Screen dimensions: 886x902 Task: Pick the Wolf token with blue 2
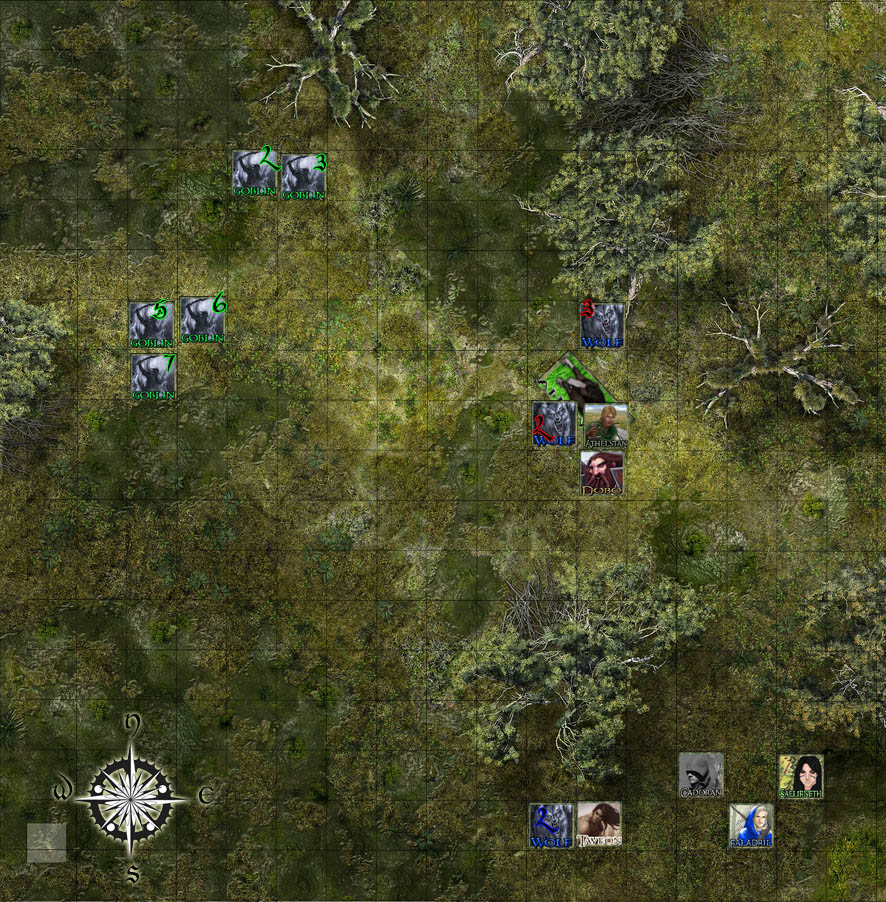click(551, 825)
